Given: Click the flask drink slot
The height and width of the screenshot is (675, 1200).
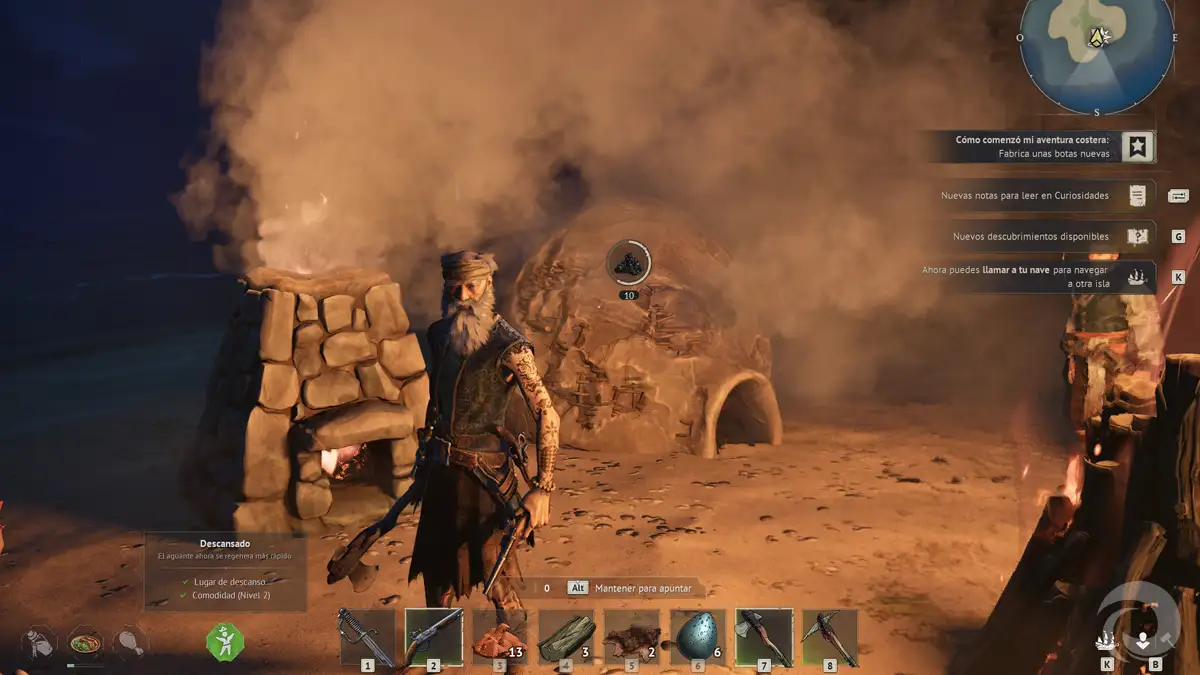Looking at the screenshot, I should [x=40, y=643].
